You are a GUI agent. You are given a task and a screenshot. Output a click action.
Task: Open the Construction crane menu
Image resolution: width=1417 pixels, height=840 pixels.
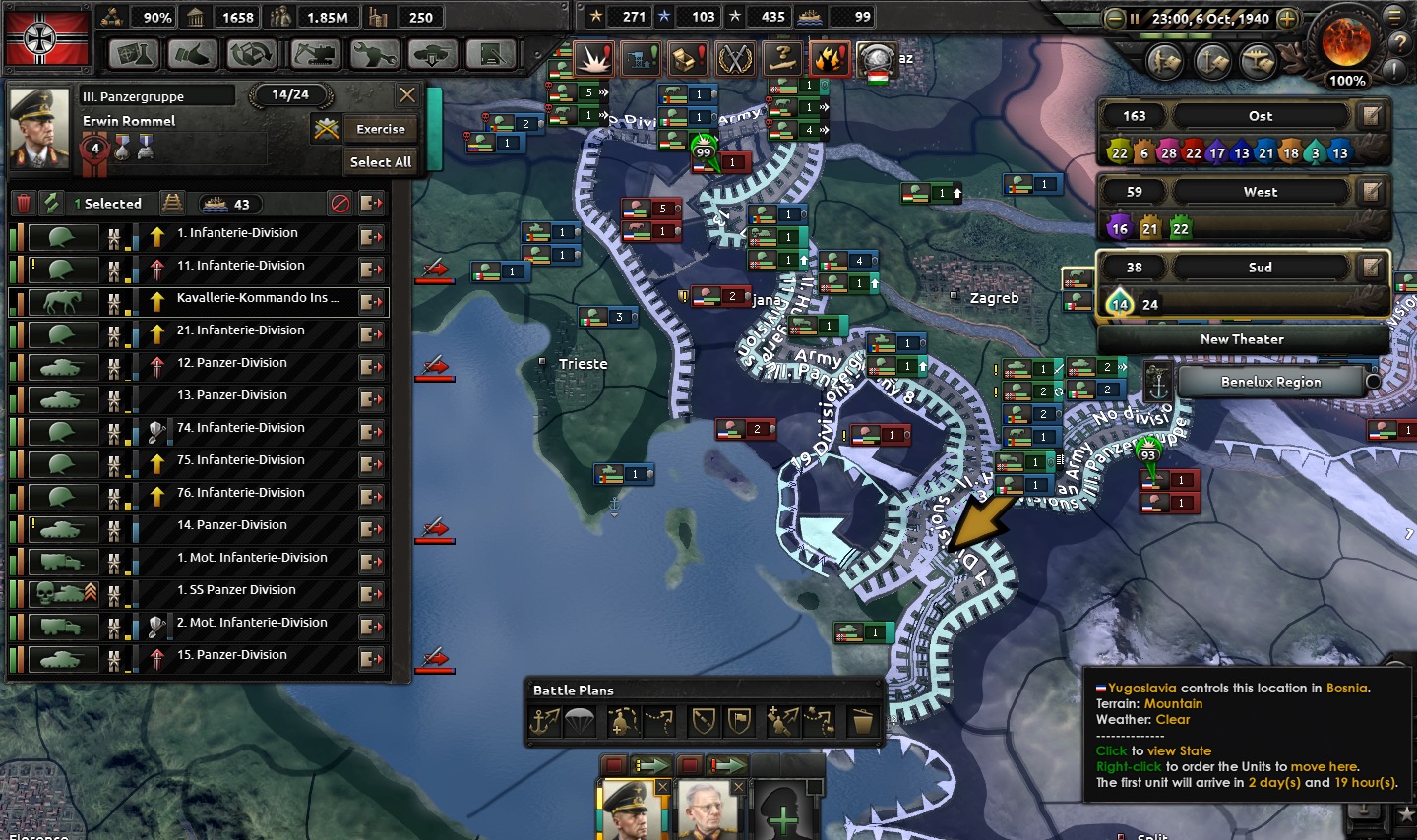coord(314,54)
